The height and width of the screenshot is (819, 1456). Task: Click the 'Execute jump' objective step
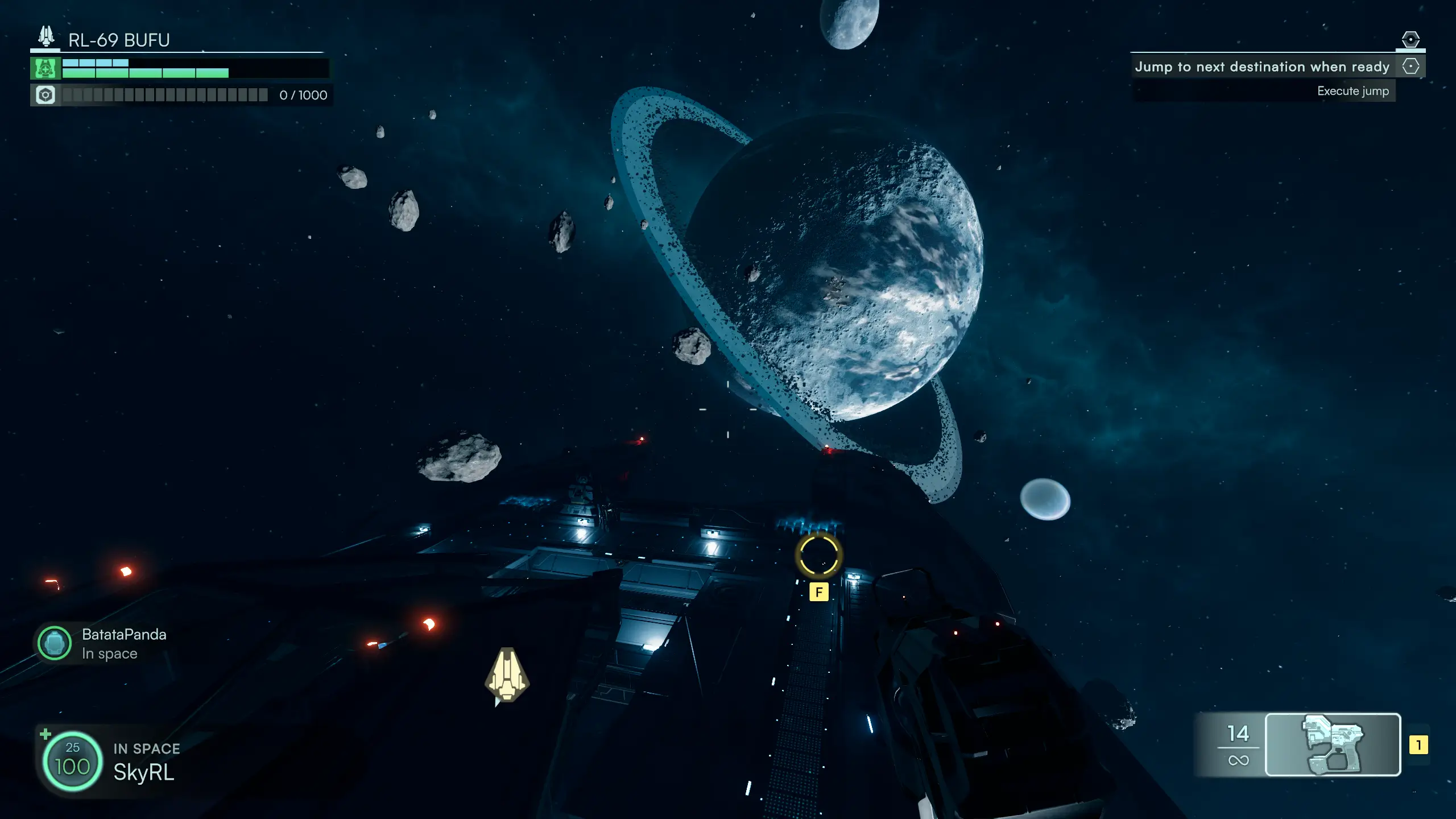pyautogui.click(x=1352, y=91)
